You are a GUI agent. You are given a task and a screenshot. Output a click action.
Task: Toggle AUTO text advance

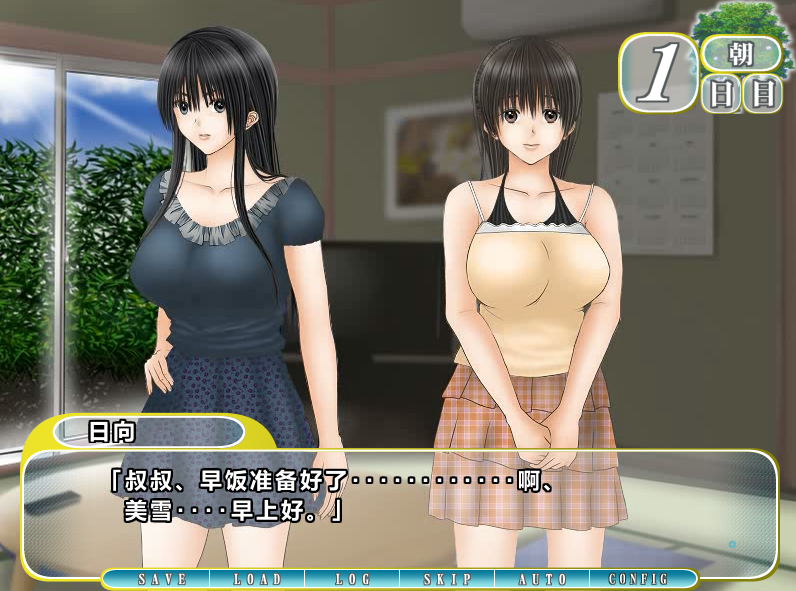pos(543,579)
